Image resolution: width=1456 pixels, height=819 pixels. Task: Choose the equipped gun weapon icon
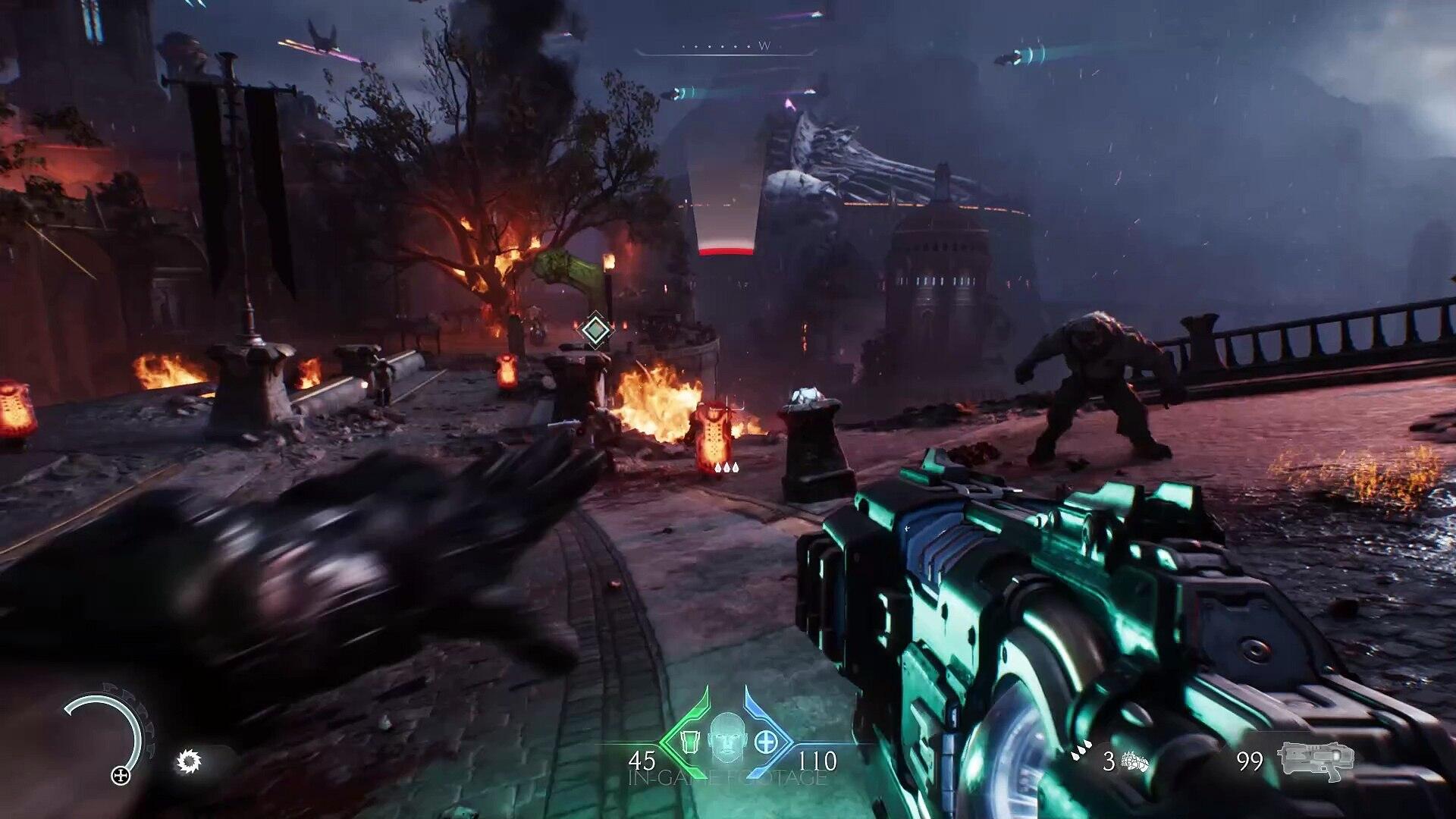[1315, 759]
